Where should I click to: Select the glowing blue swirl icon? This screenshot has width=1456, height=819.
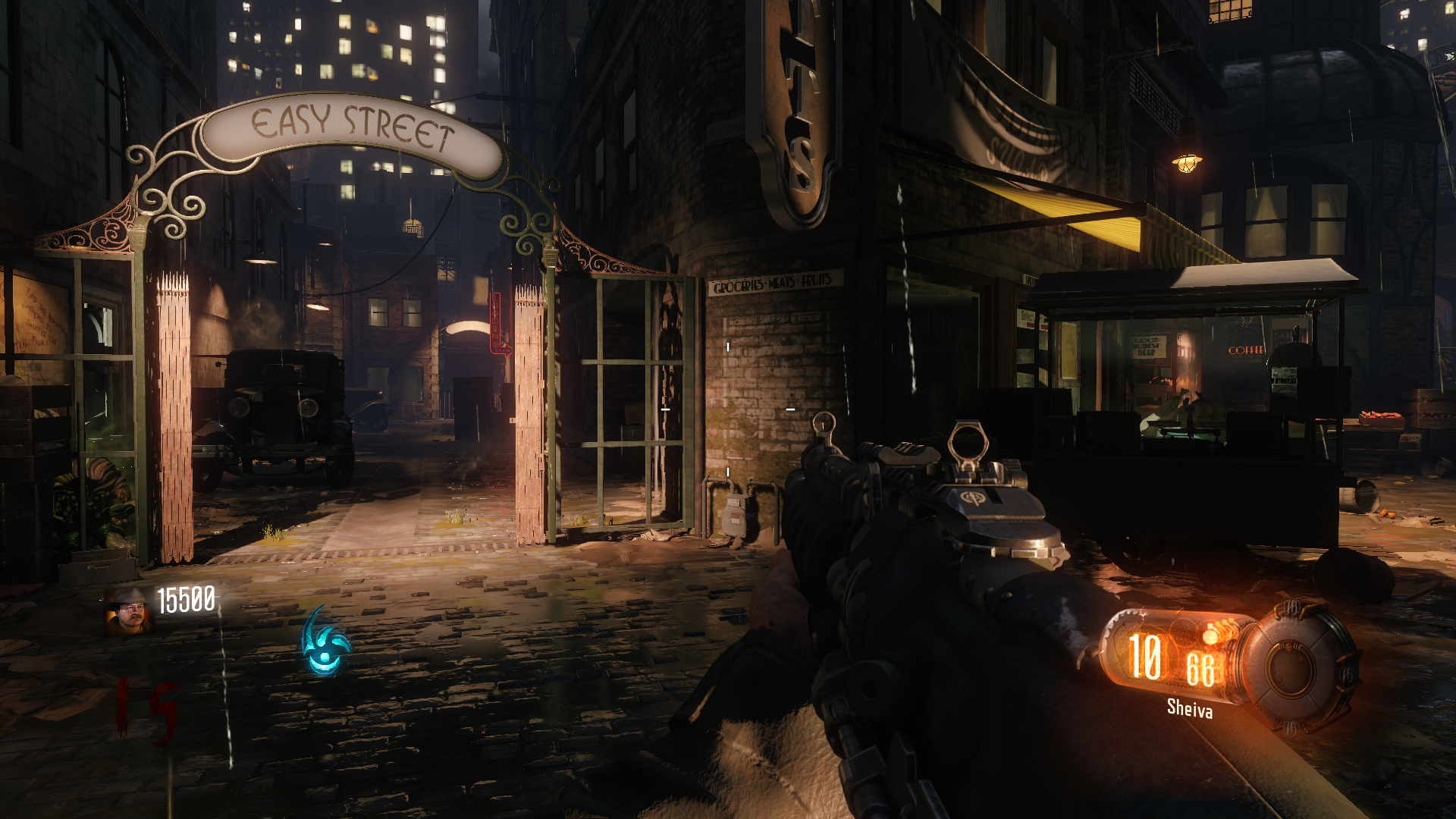pos(325,644)
